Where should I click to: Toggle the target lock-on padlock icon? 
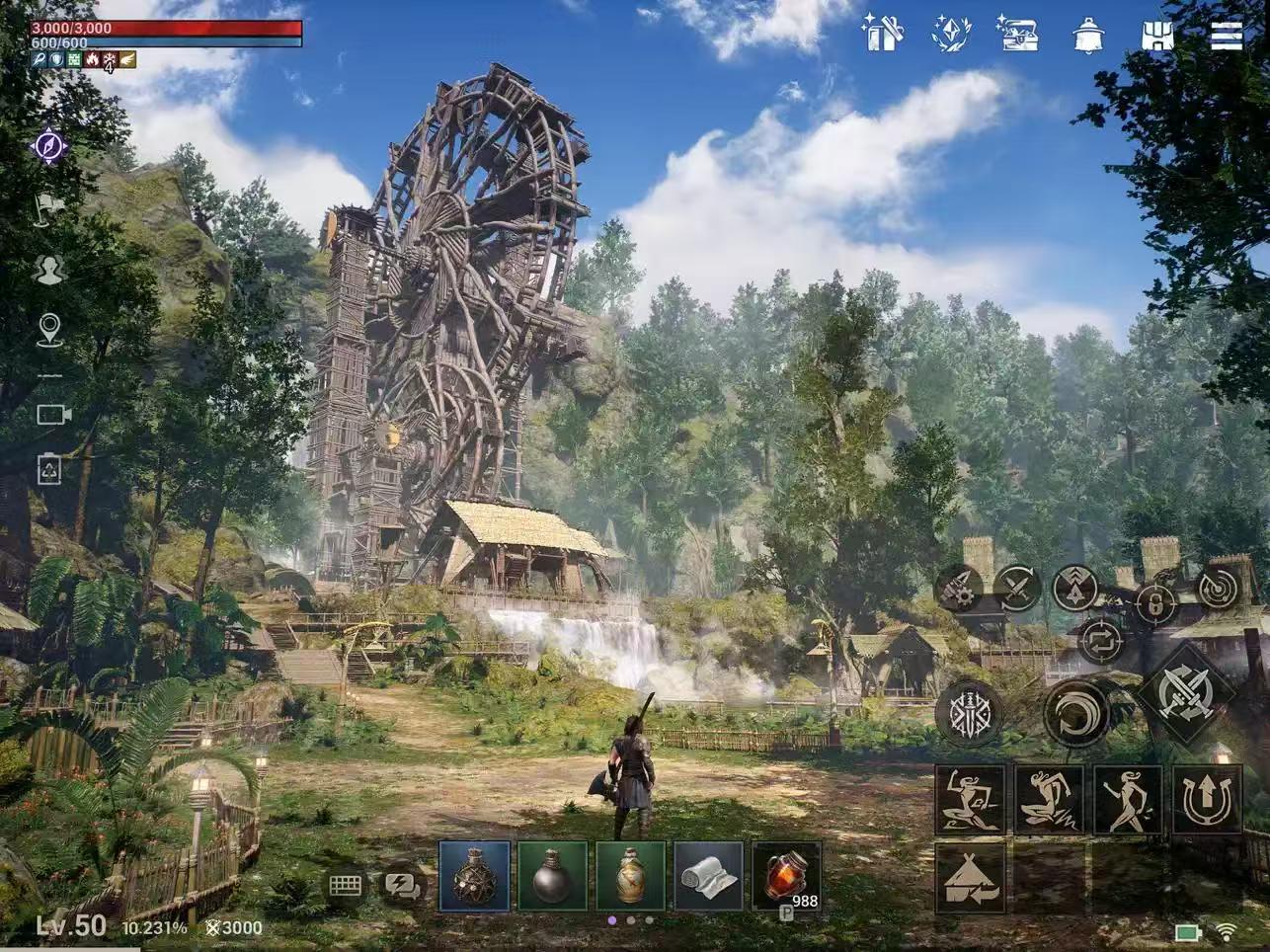click(x=1154, y=601)
